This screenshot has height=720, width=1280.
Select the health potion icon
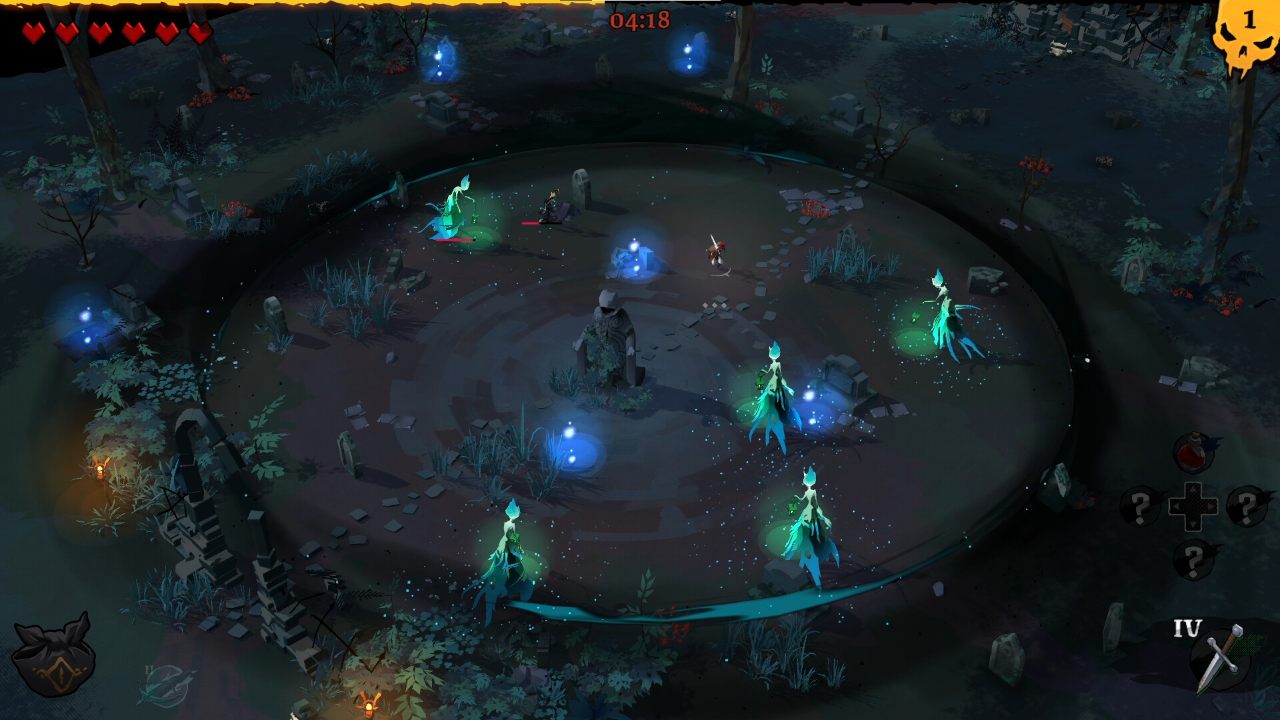(1193, 450)
